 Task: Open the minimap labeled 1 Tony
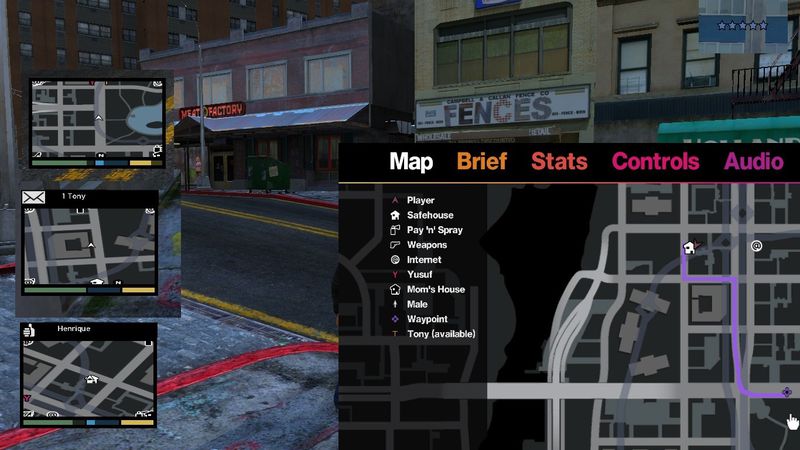90,252
